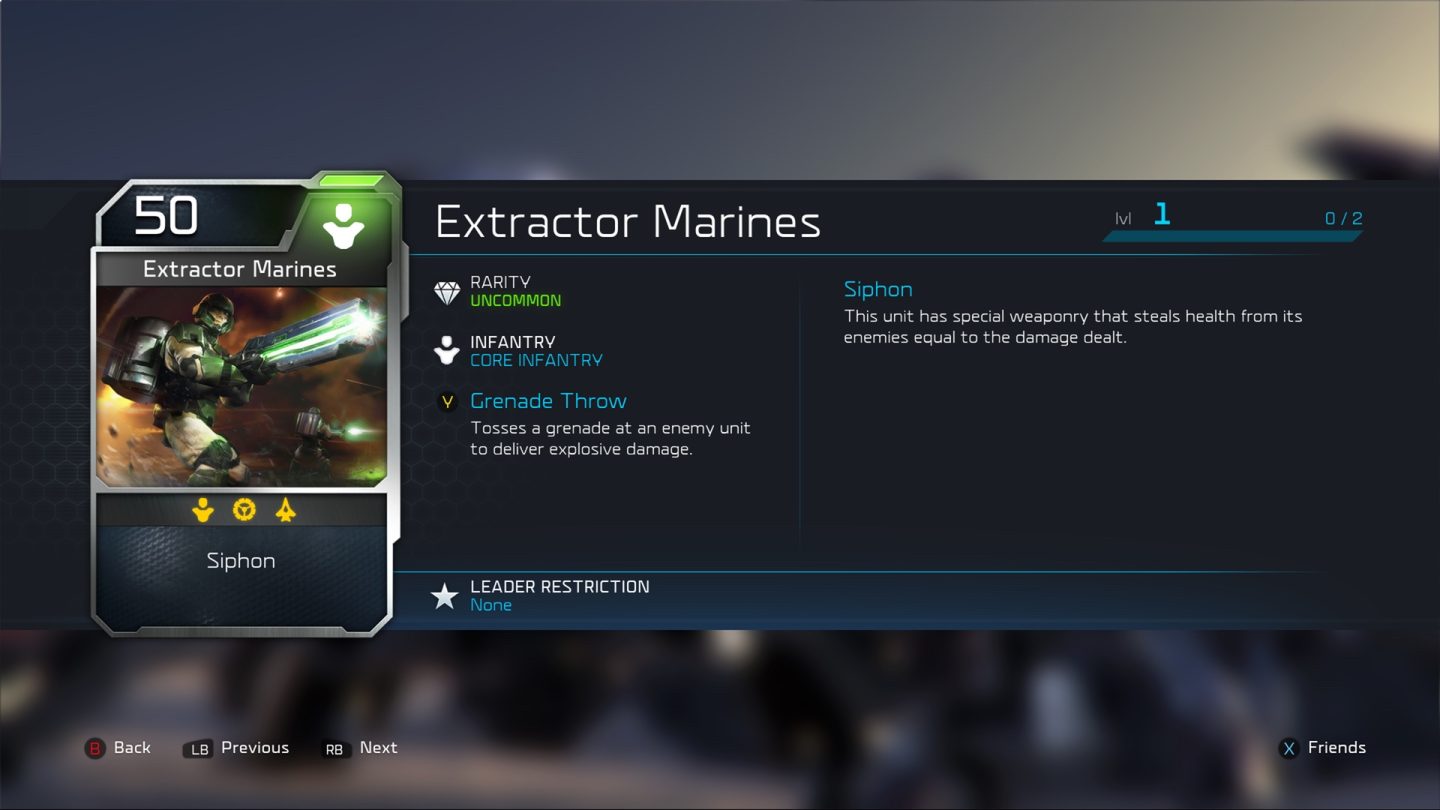This screenshot has width=1440, height=810.
Task: Select the infantry badge atop the card
Action: tap(344, 226)
